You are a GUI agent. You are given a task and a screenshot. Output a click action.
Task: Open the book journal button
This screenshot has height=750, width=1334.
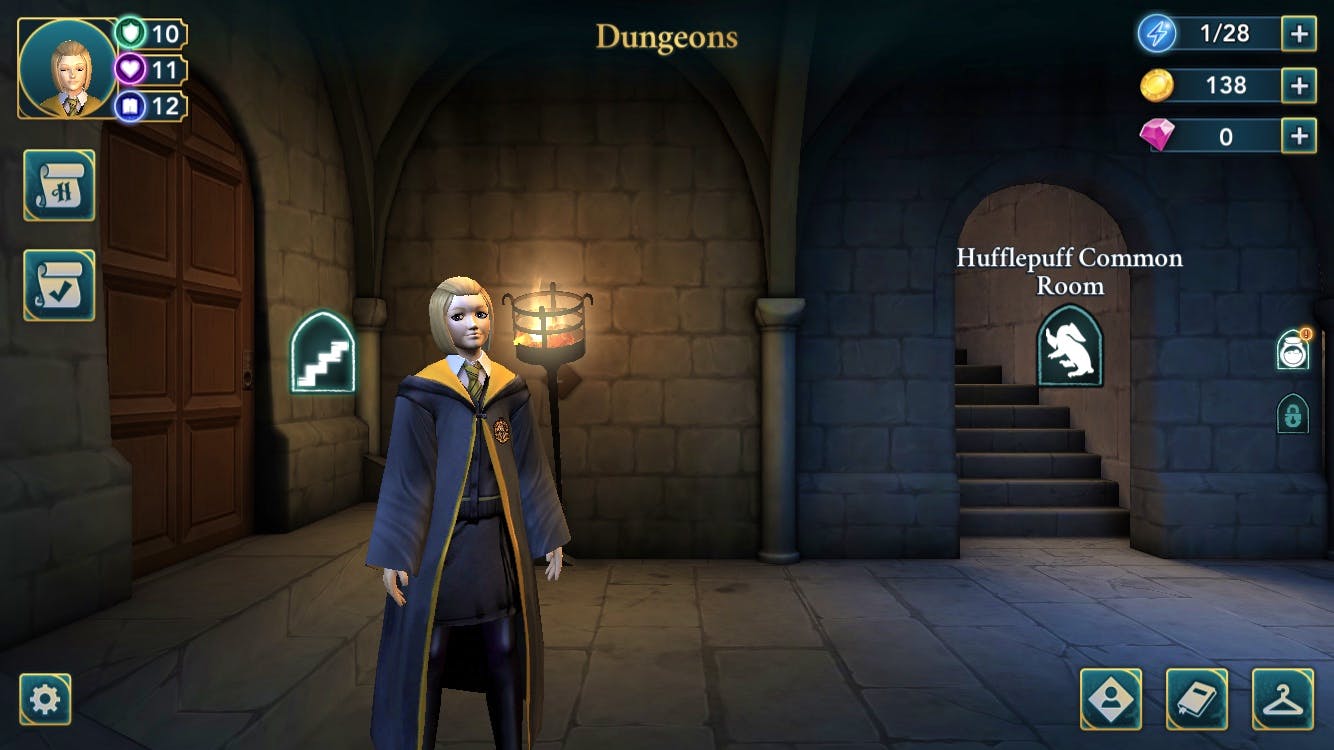tap(1196, 699)
